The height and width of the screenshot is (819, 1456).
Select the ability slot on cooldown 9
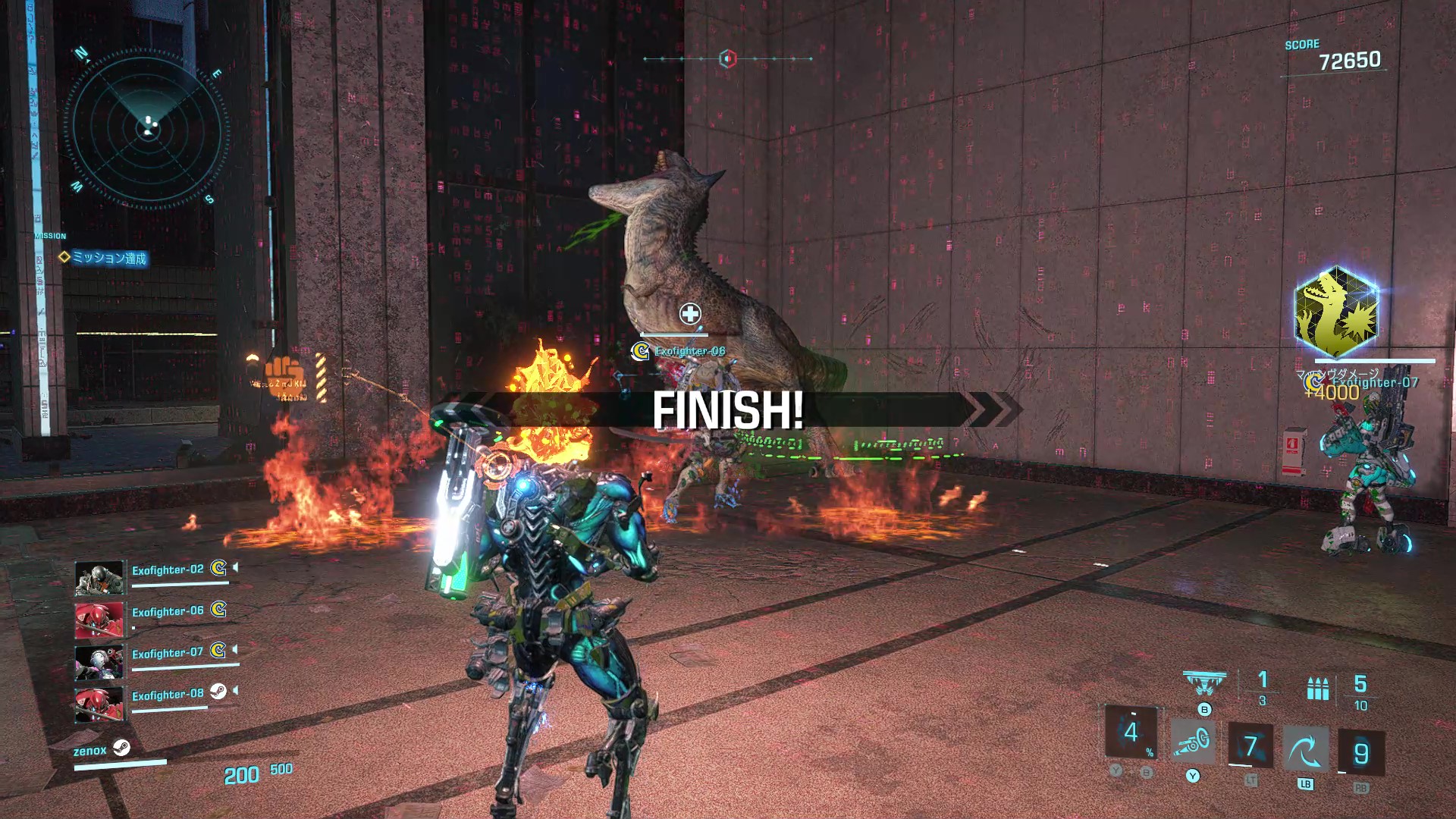(1360, 753)
